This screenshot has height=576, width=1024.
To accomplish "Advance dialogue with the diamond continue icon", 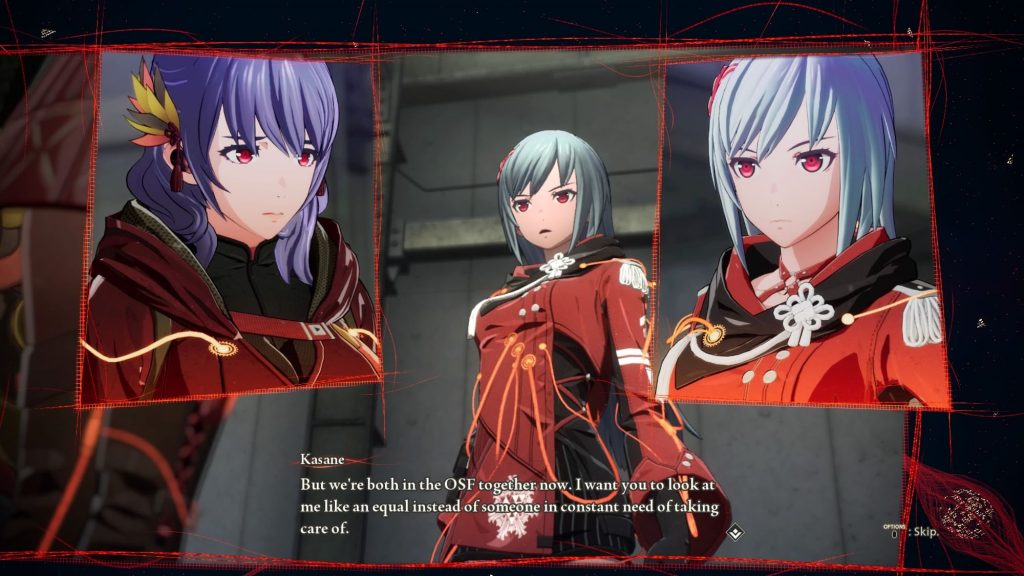I will [735, 531].
